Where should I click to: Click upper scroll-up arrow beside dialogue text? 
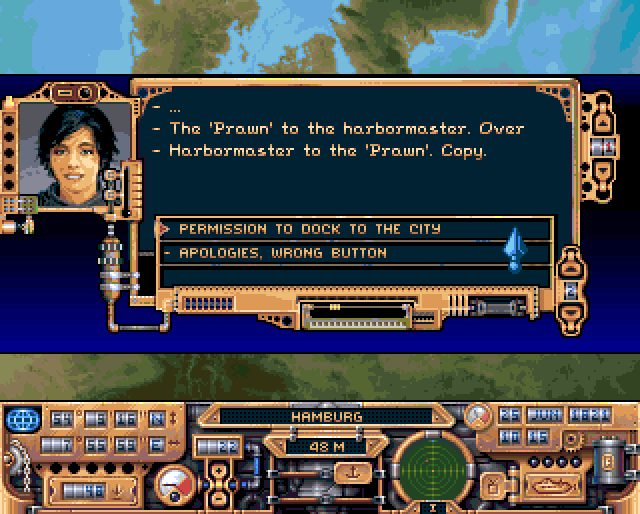(602, 121)
